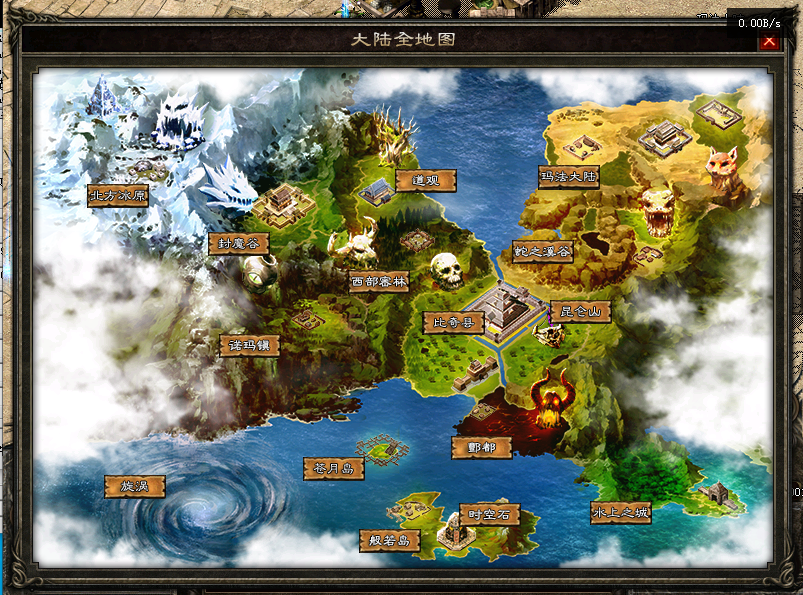The image size is (803, 595).
Task: Select the 昆仑山 location label
Action: (580, 312)
